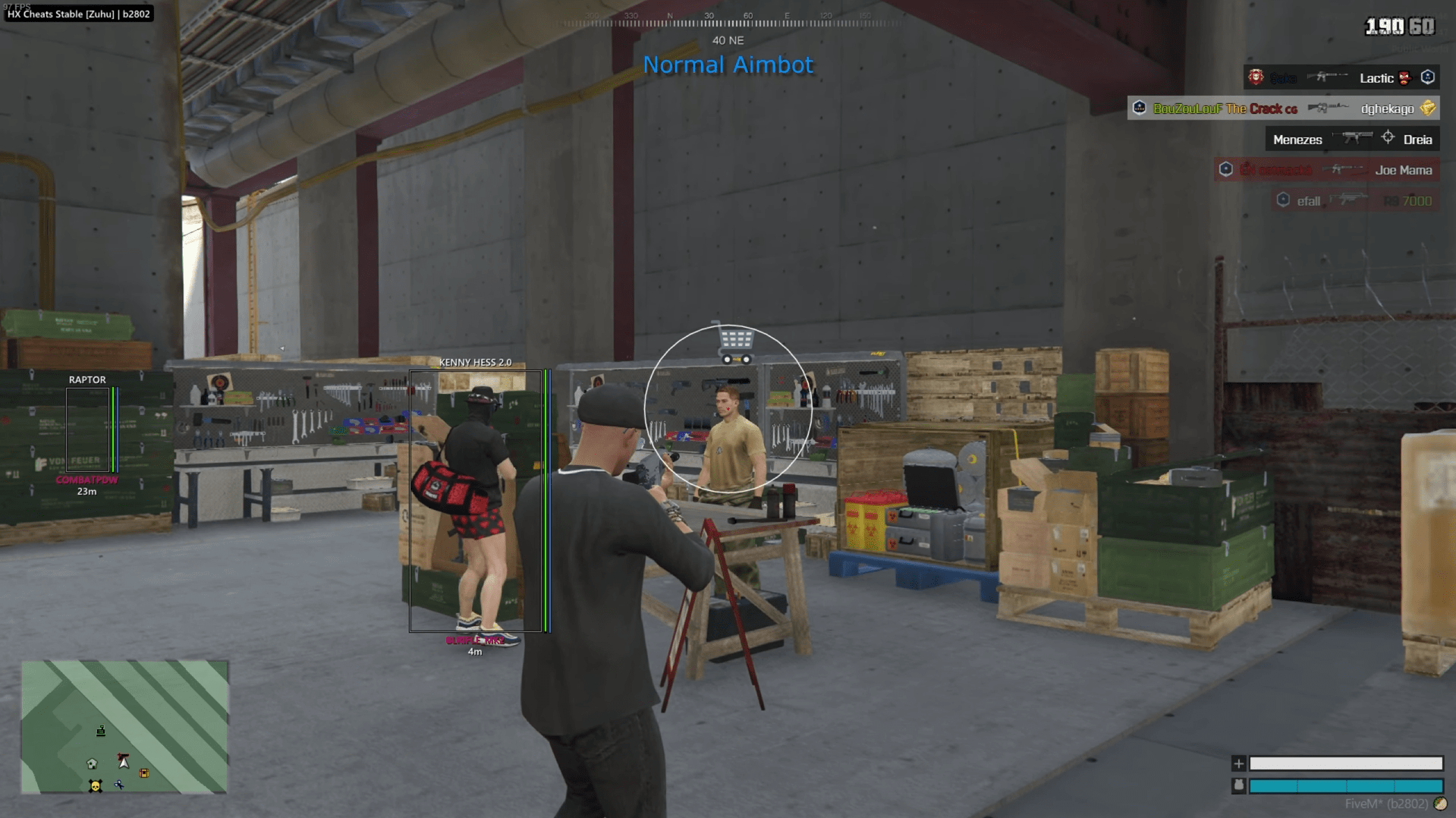
Task: Toggle the Normal Aimbot mode label
Action: 727,66
